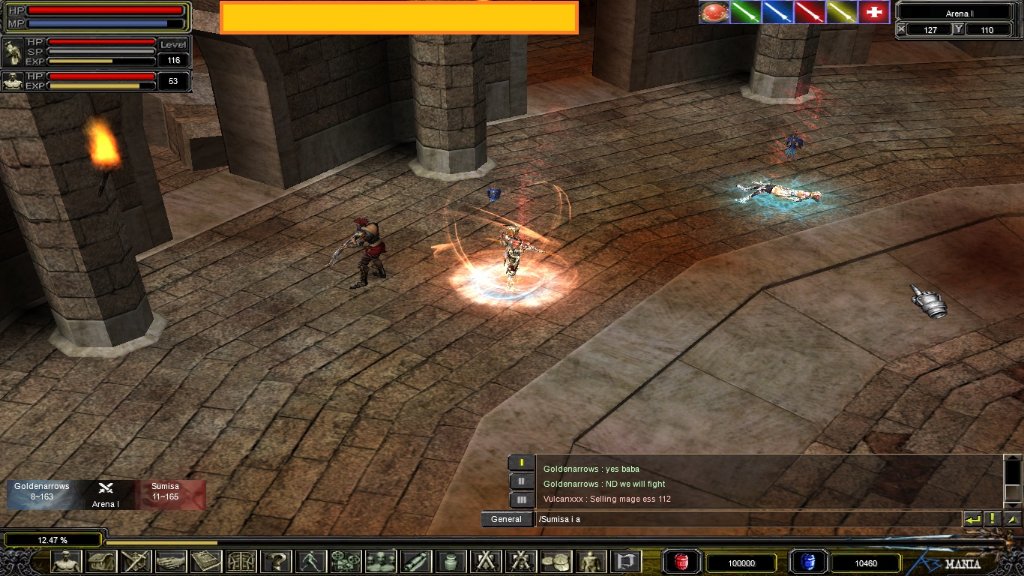This screenshot has width=1024, height=576.
Task: Click the yellow exclamation chat button
Action: (x=993, y=519)
